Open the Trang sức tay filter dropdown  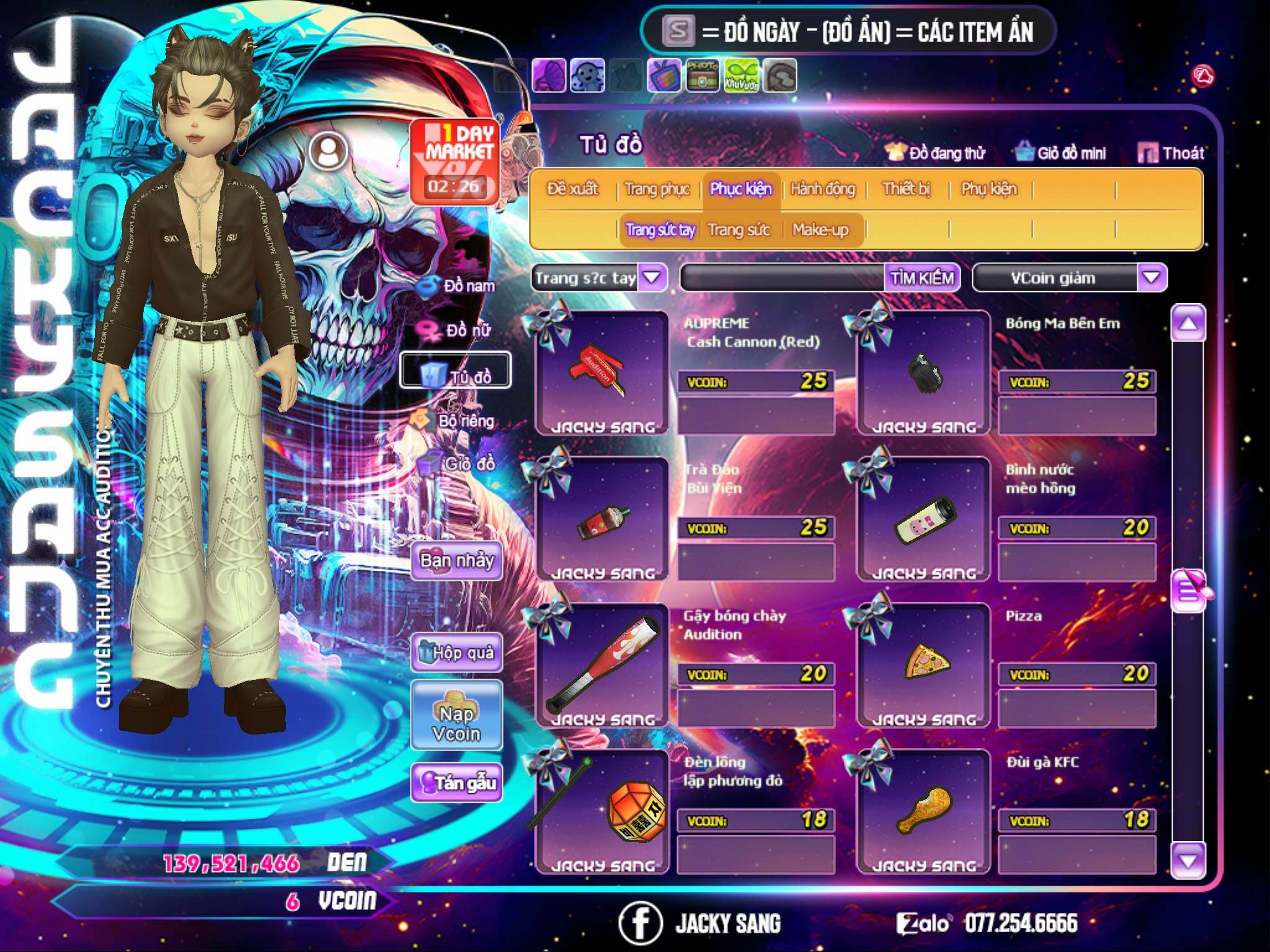pos(652,278)
